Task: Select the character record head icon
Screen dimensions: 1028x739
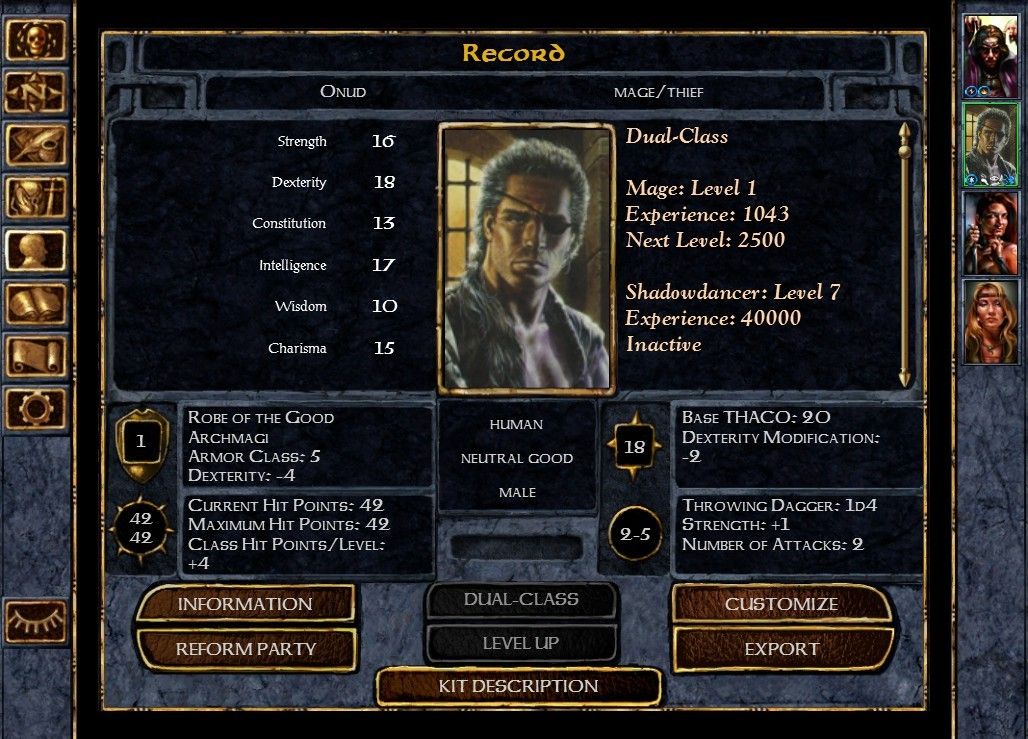Action: pos(35,251)
